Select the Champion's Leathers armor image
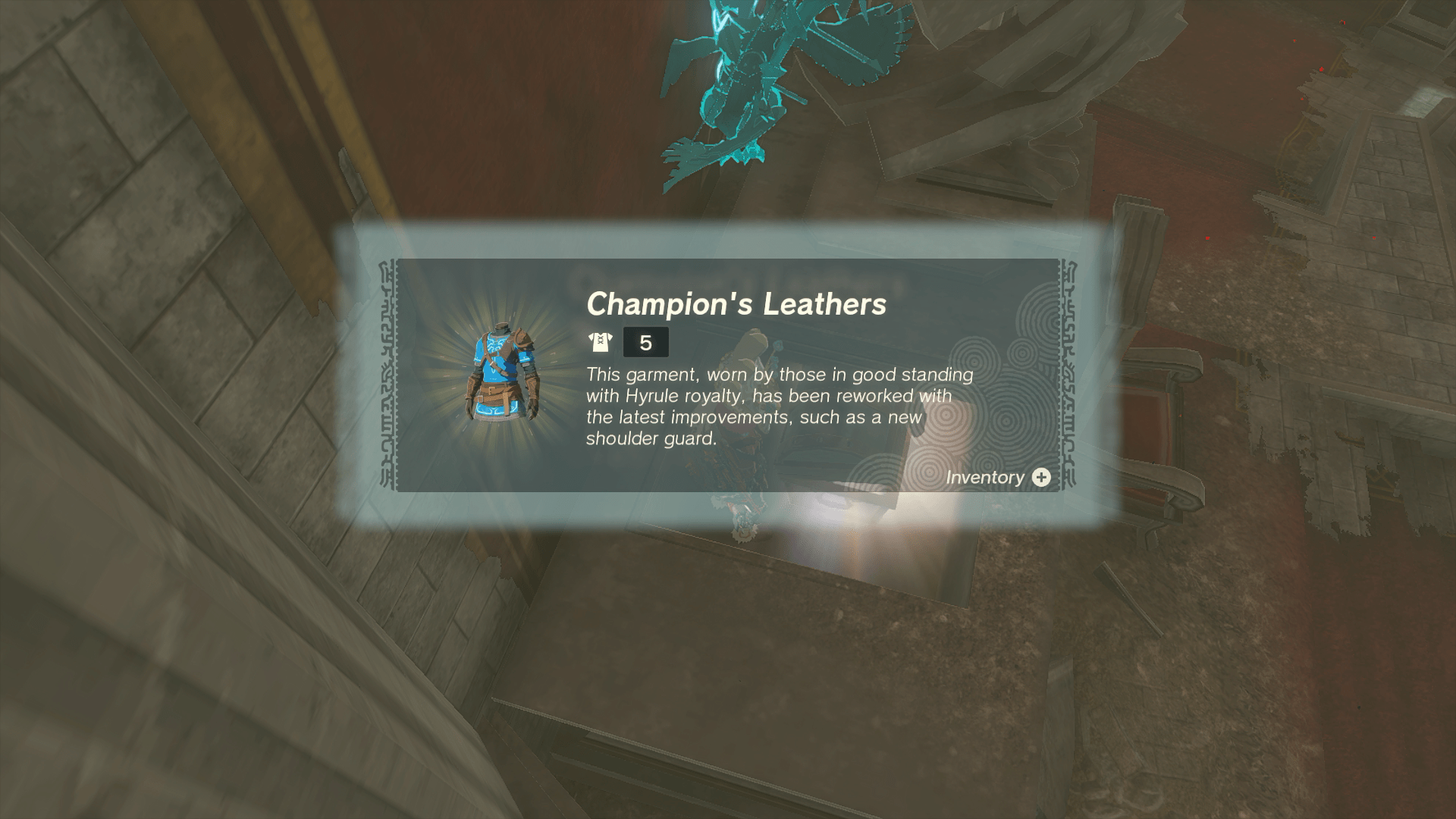The width and height of the screenshot is (1456, 819). click(x=501, y=373)
